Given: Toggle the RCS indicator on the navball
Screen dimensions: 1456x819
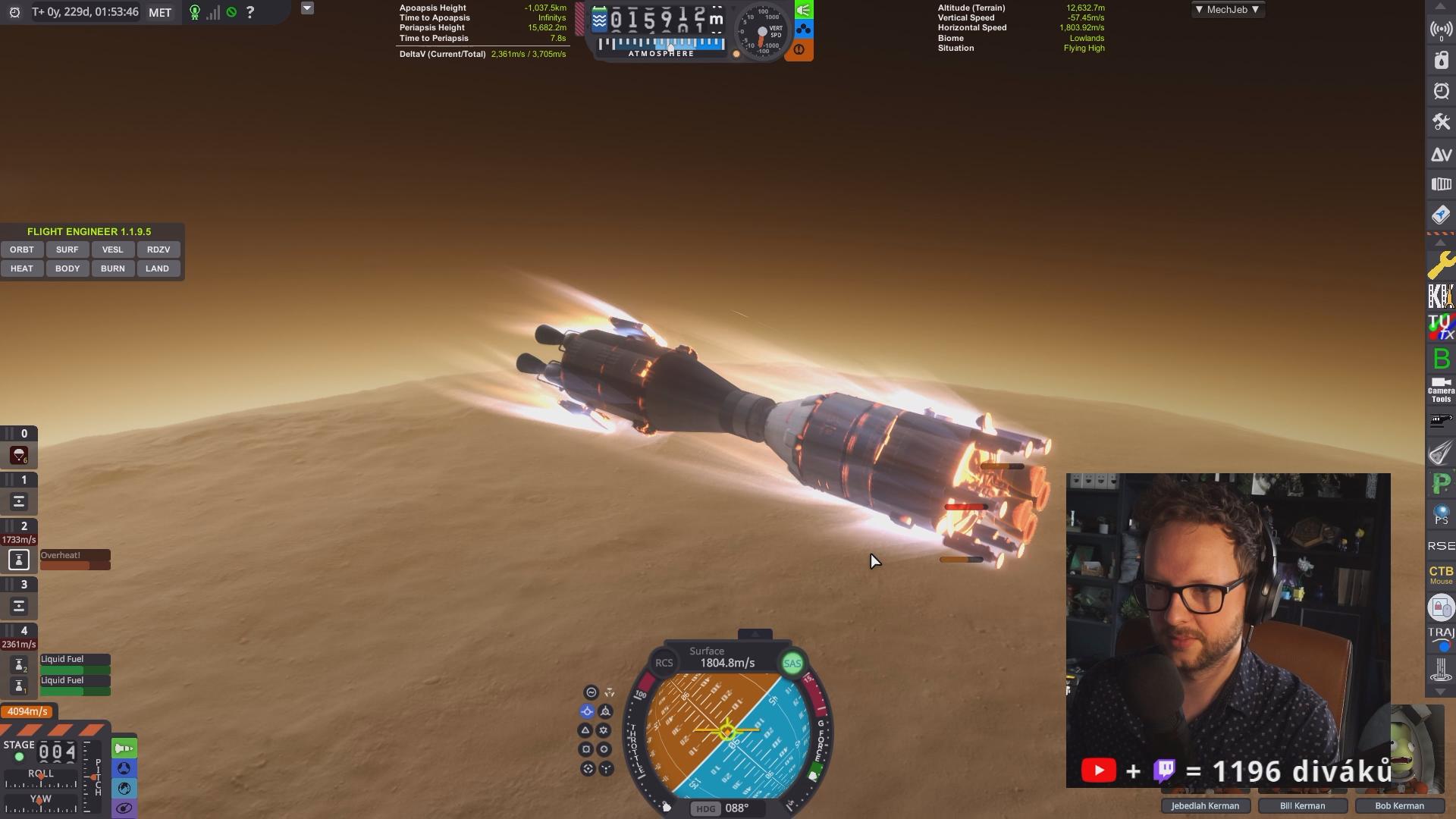Looking at the screenshot, I should (x=664, y=663).
